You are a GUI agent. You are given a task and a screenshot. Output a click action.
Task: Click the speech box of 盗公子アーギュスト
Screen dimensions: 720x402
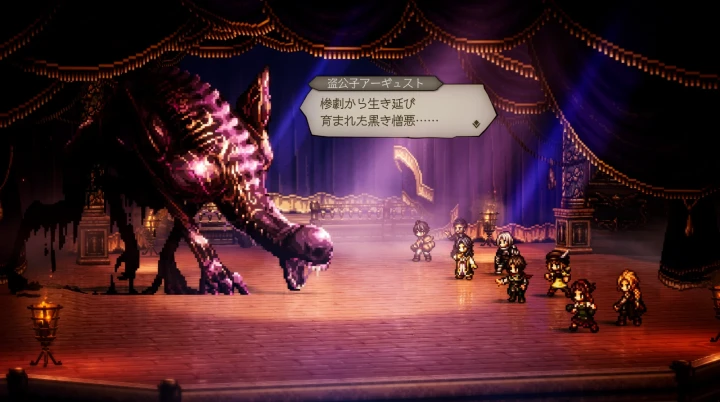pyautogui.click(x=397, y=111)
